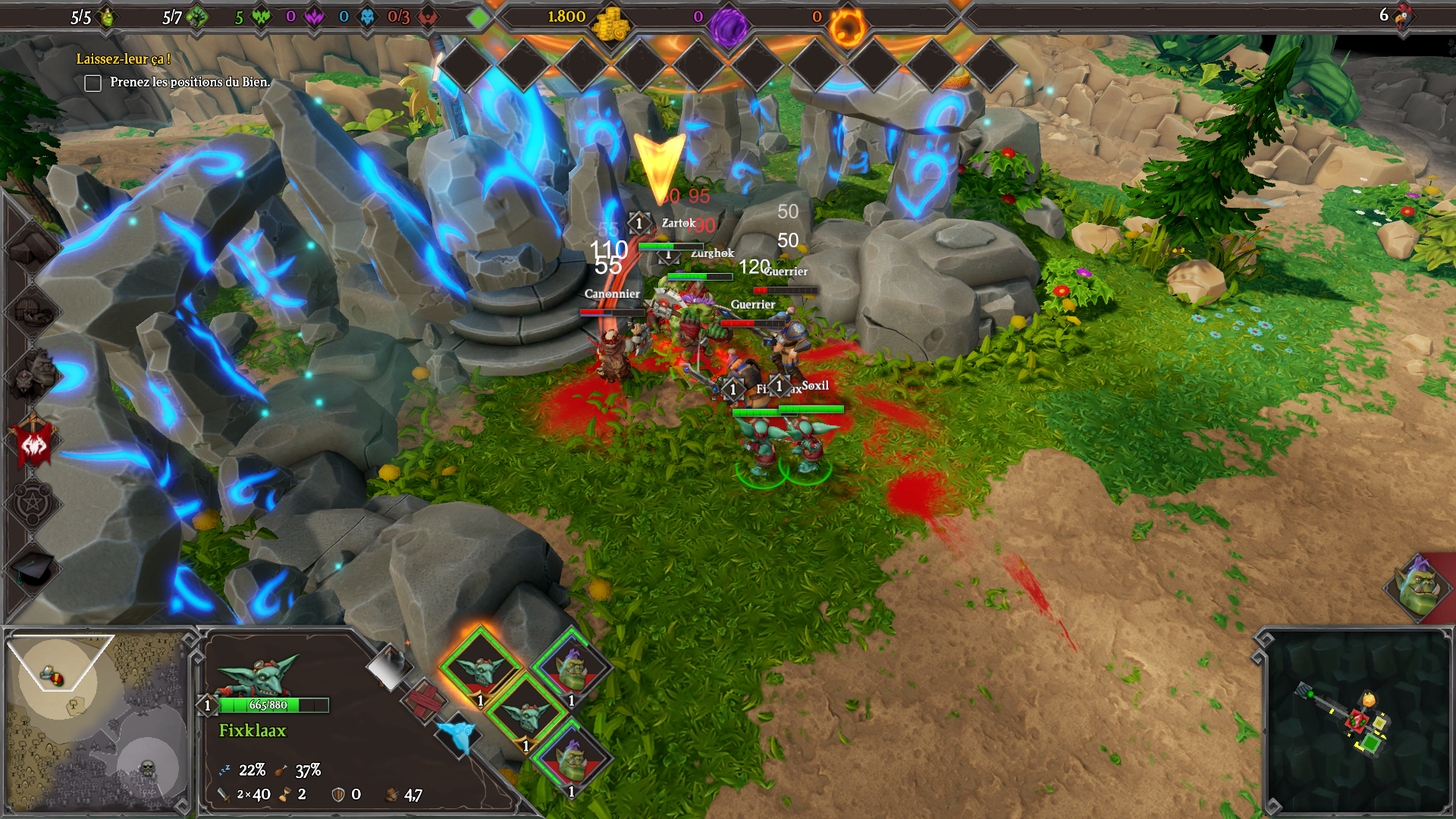The height and width of the screenshot is (819, 1456).
Task: Select the orc portrait above dungeon minimap
Action: coord(1417,586)
